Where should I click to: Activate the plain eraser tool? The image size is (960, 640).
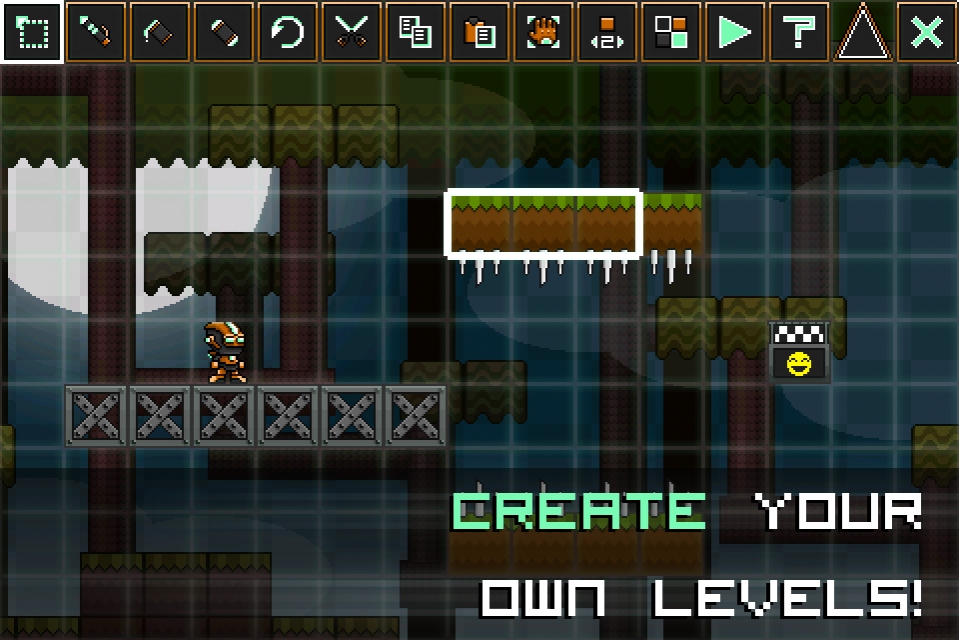click(x=224, y=32)
